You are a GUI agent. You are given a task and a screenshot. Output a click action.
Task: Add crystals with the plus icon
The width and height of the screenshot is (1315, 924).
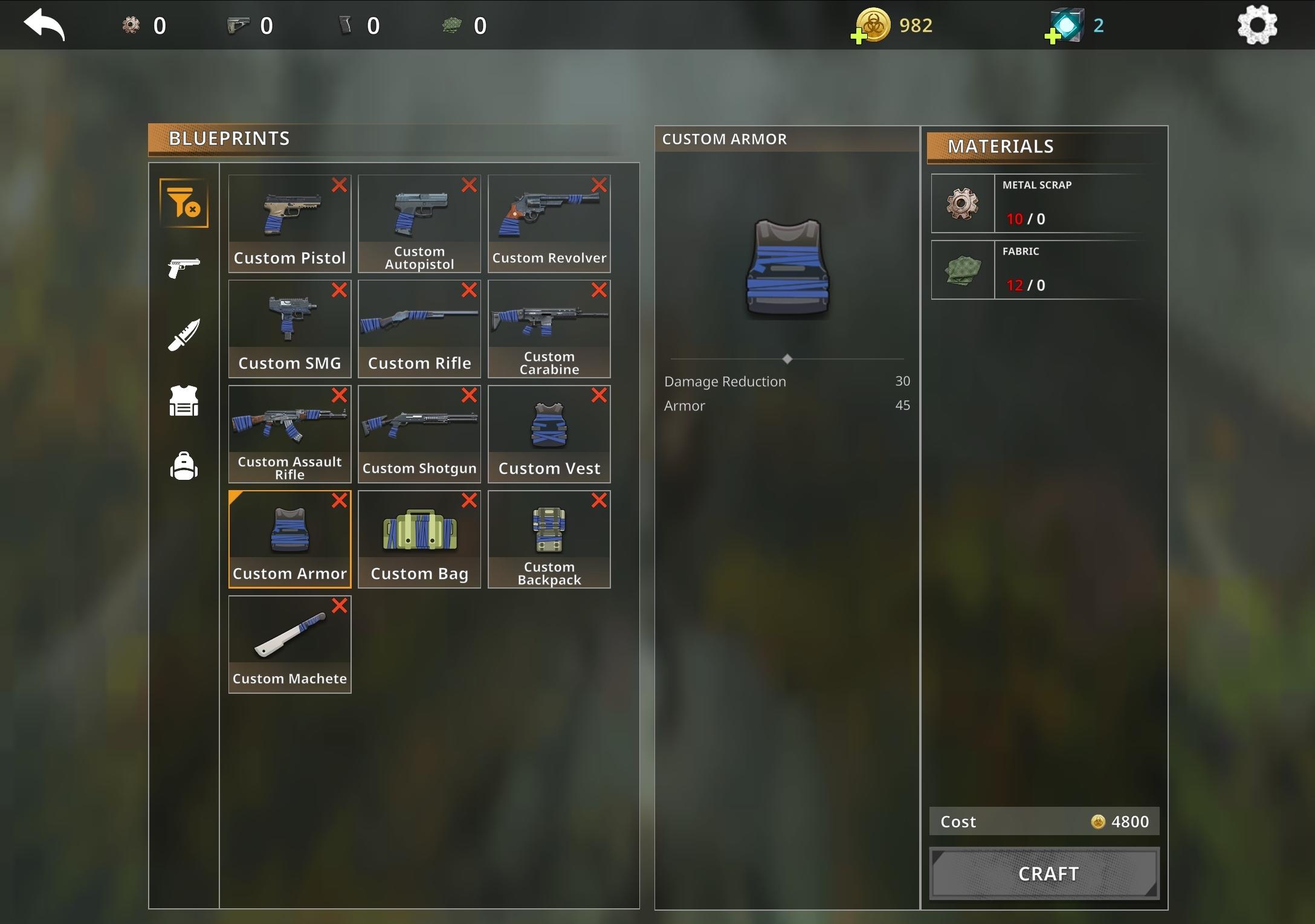click(1052, 35)
